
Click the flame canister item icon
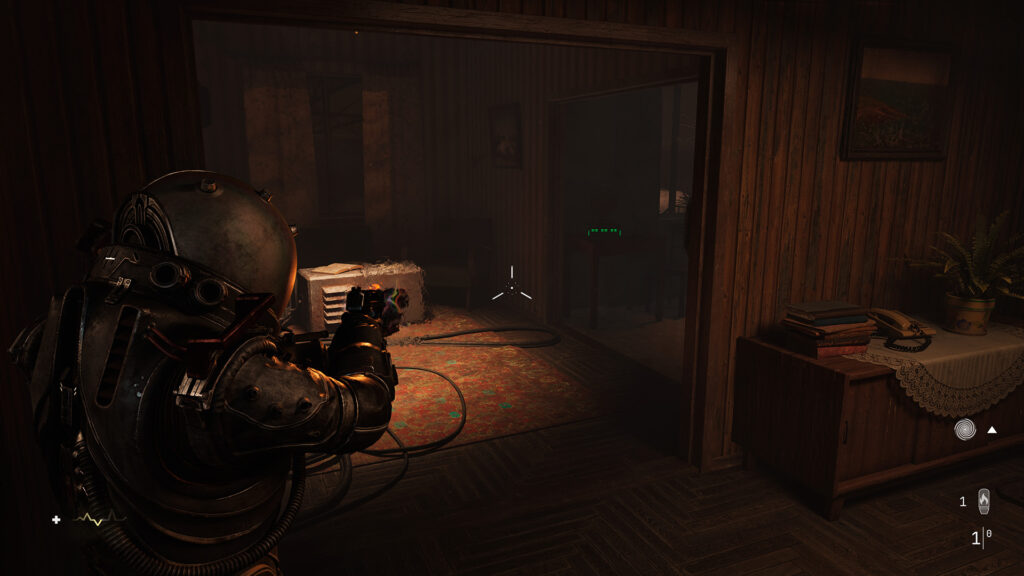(984, 500)
